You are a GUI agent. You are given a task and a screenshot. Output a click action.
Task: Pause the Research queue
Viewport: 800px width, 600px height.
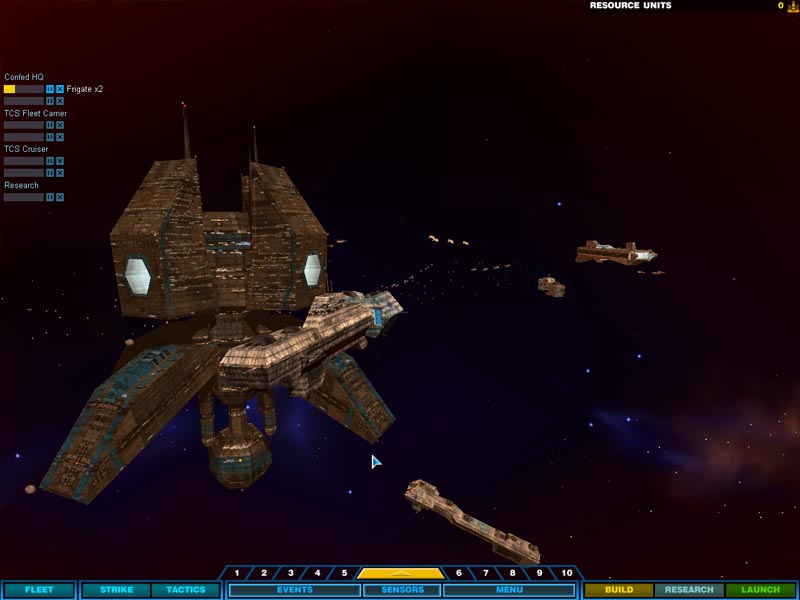pos(50,197)
